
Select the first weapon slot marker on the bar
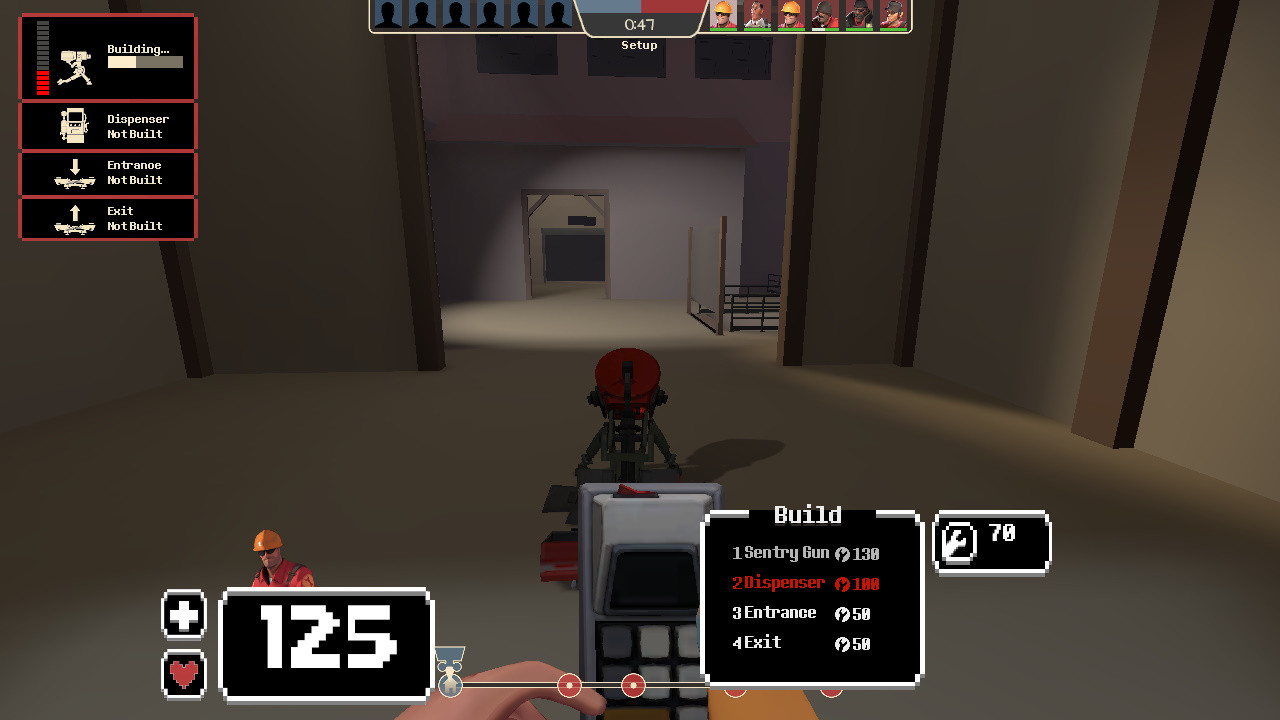click(452, 687)
